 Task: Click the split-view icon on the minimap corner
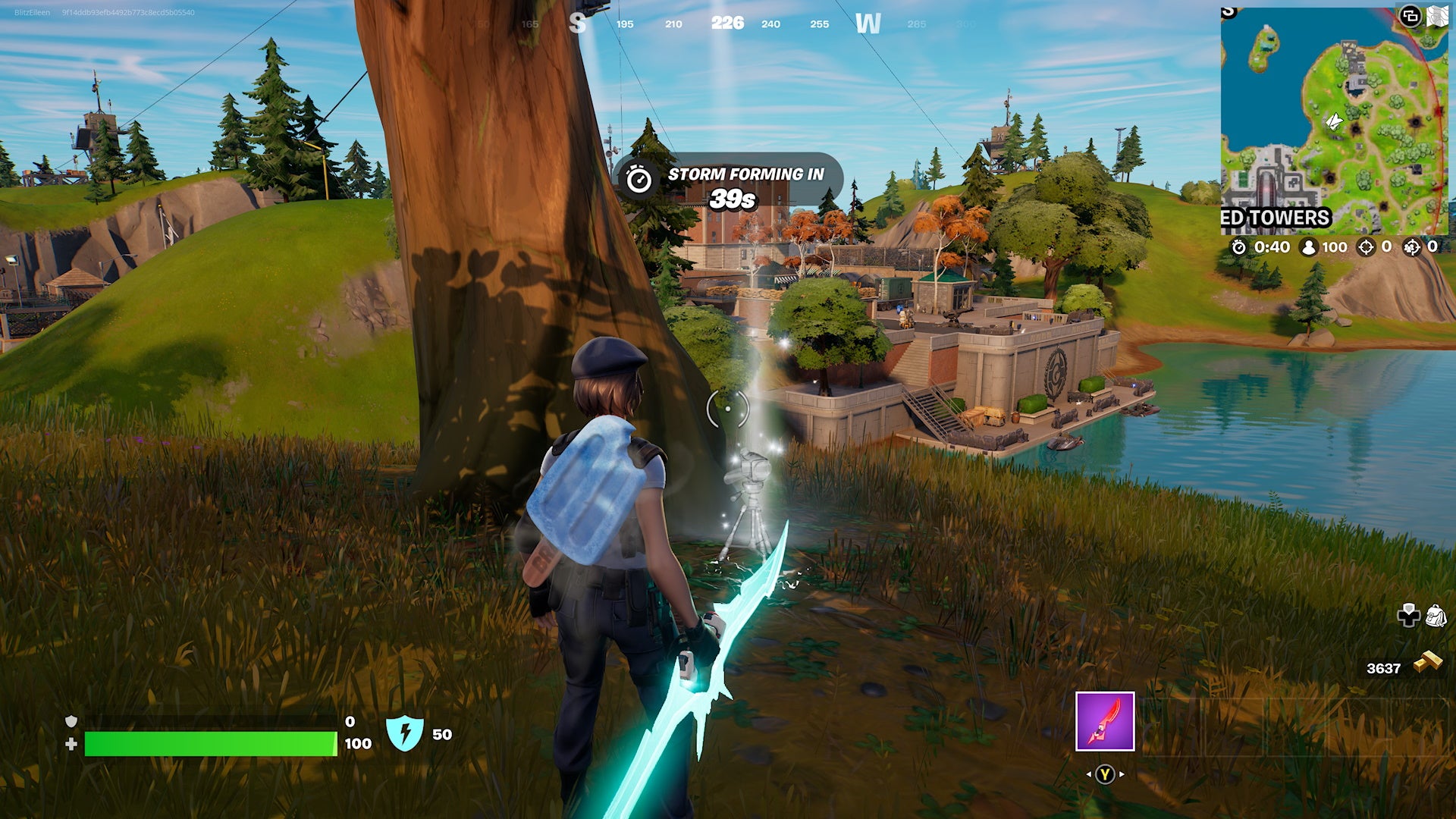(x=1409, y=17)
